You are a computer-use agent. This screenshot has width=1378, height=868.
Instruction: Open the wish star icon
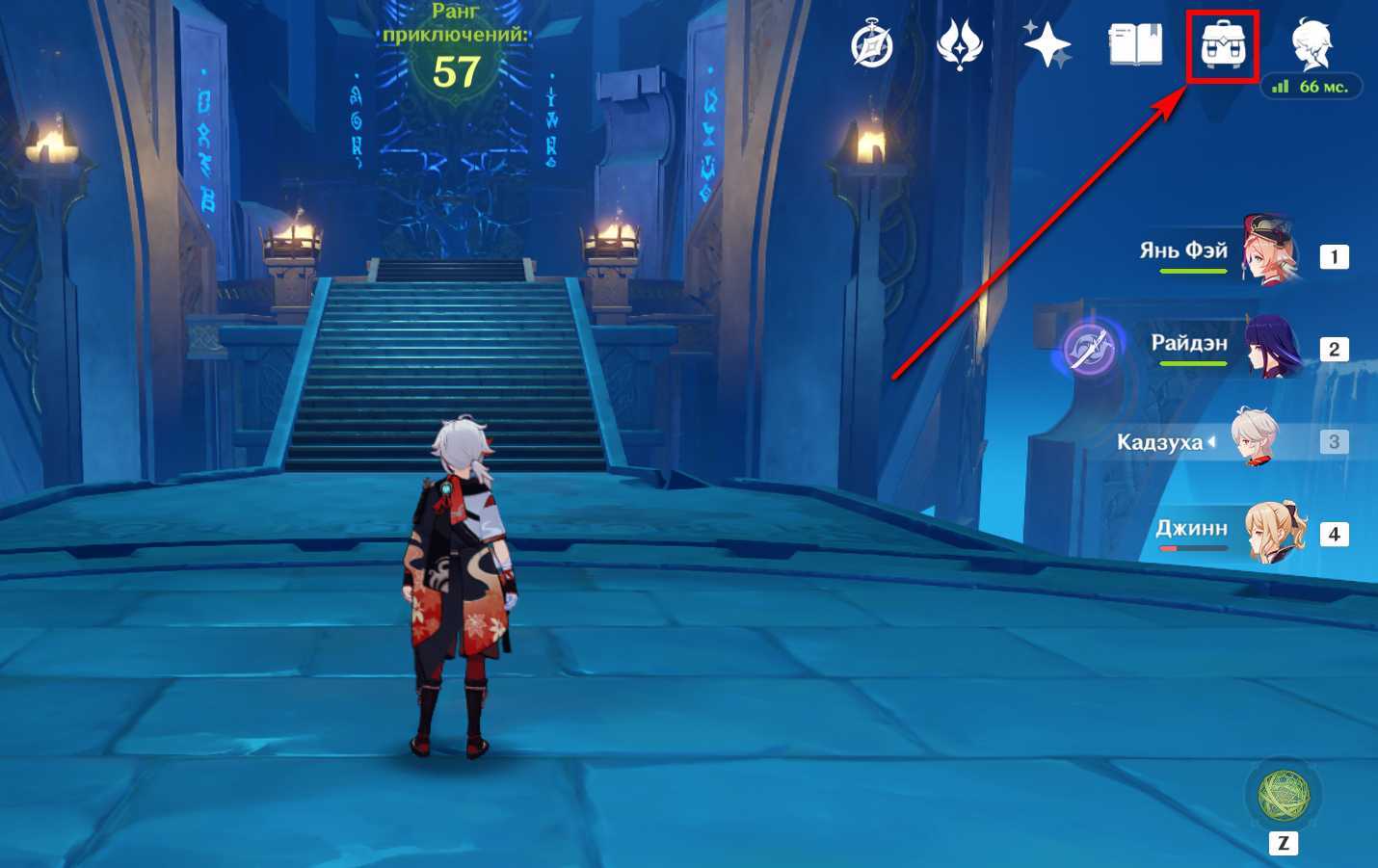click(1047, 44)
